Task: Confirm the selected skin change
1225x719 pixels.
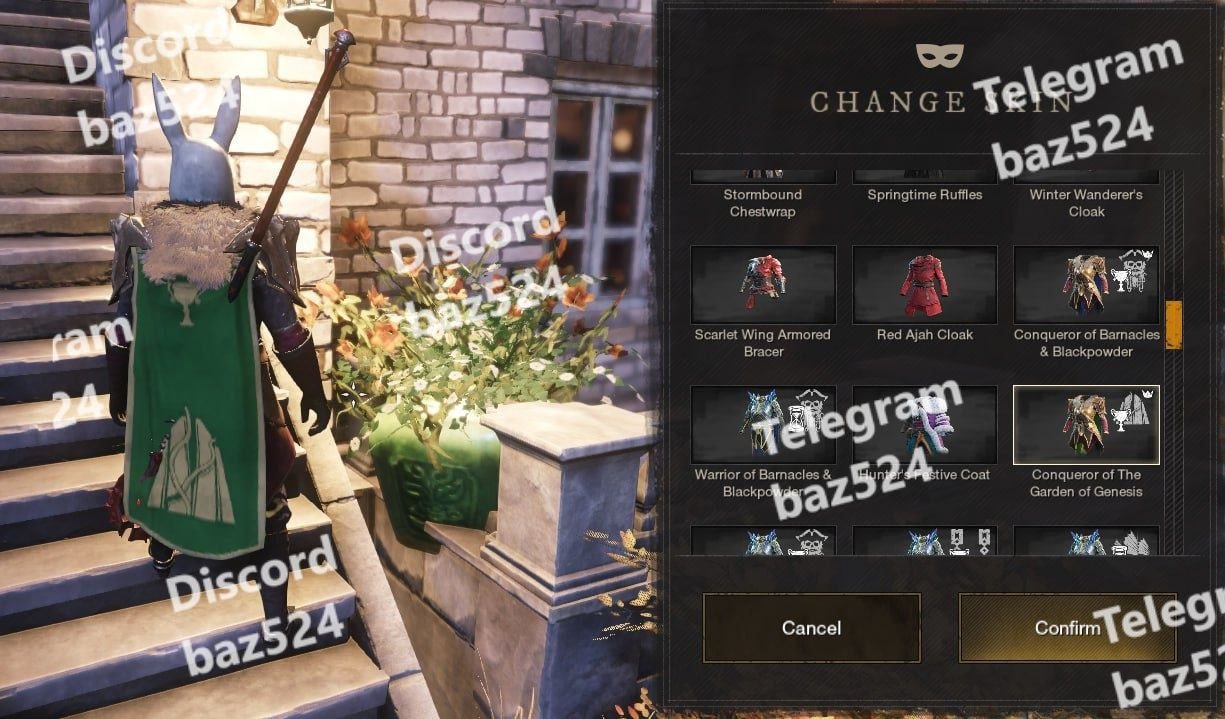Action: [1067, 628]
